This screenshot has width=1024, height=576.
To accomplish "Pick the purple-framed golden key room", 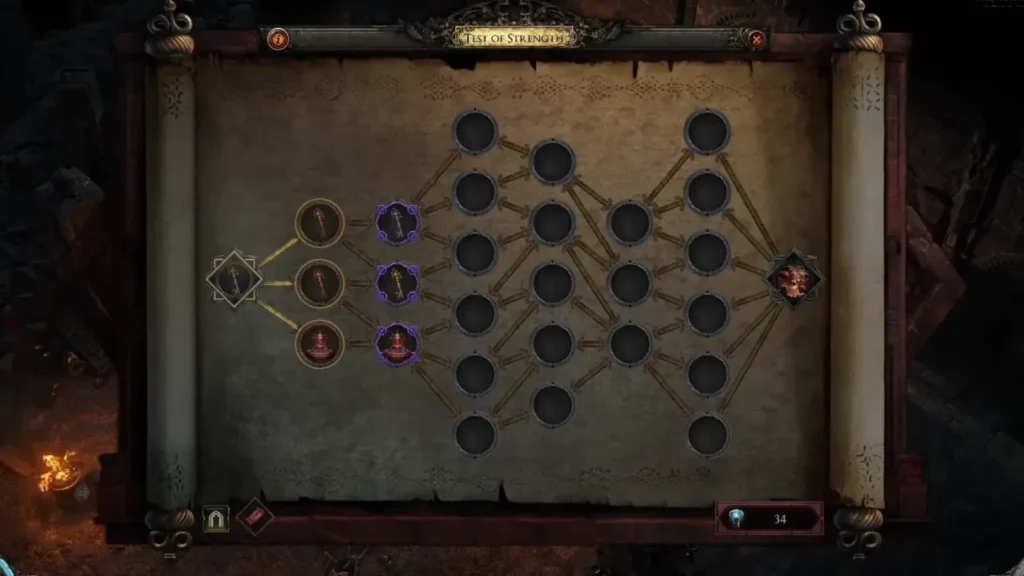I will [x=397, y=283].
